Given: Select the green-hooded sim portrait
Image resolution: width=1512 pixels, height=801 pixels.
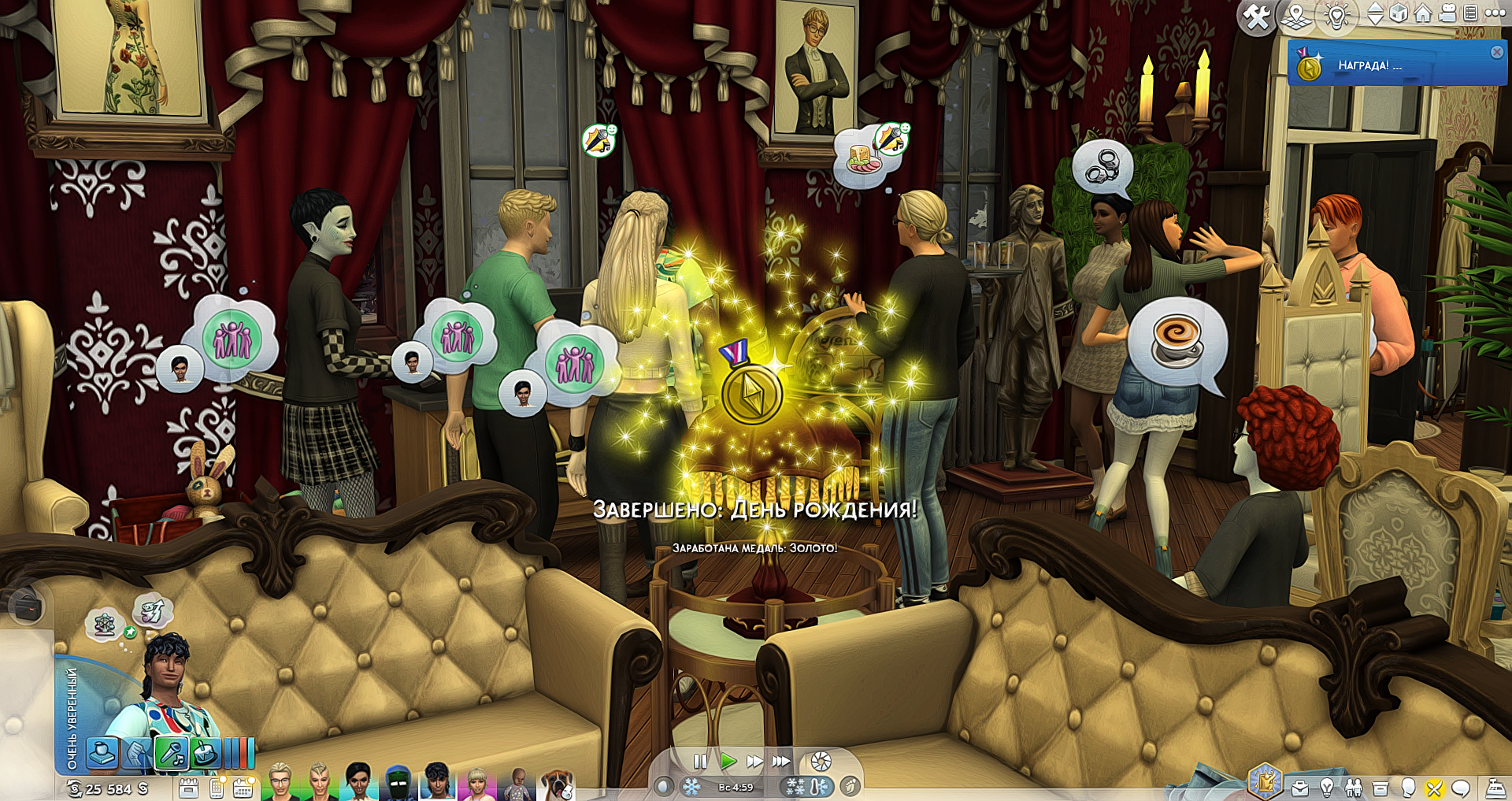Looking at the screenshot, I should pyautogui.click(x=398, y=783).
